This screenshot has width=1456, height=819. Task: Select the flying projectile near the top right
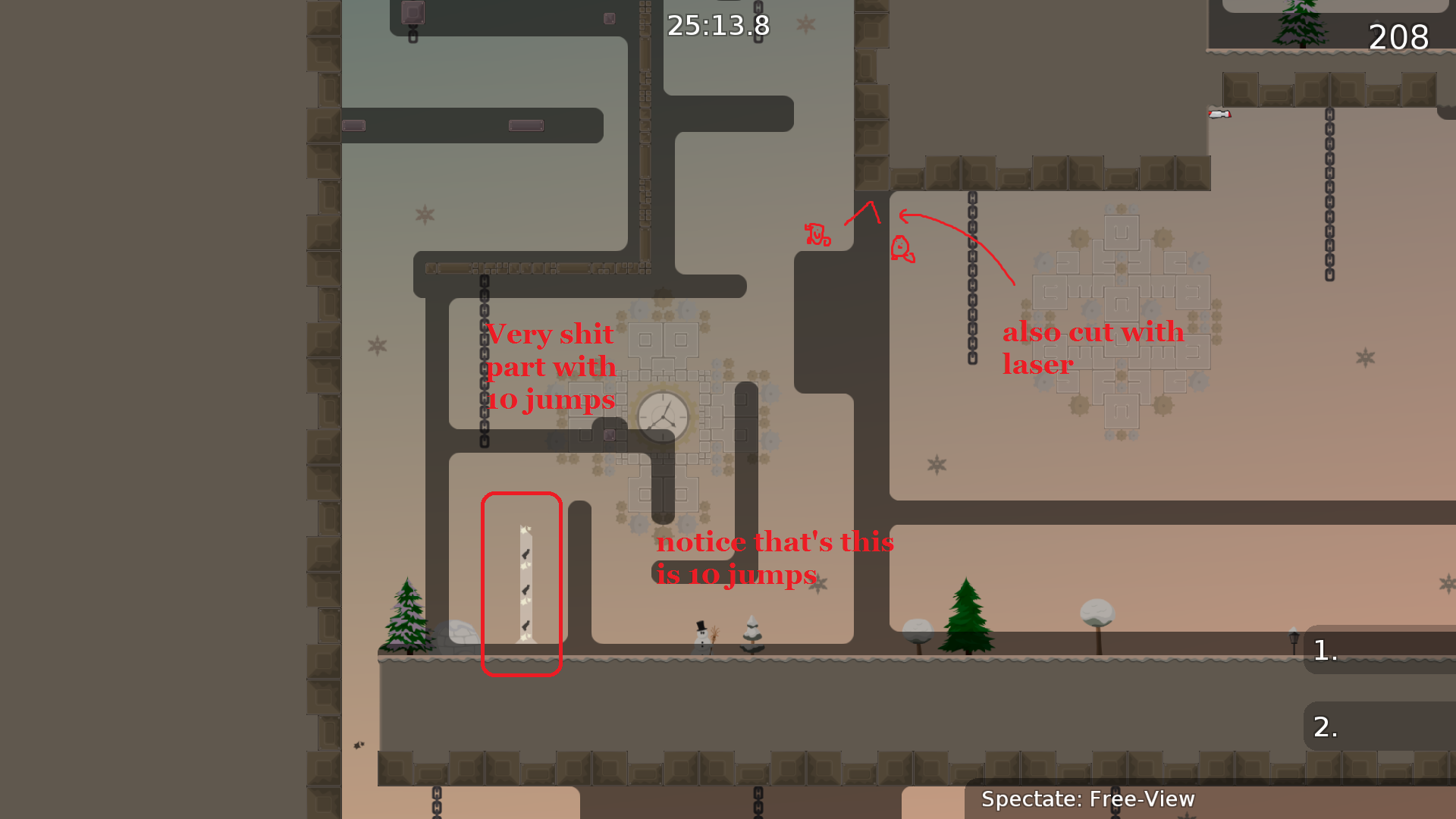(x=1219, y=115)
